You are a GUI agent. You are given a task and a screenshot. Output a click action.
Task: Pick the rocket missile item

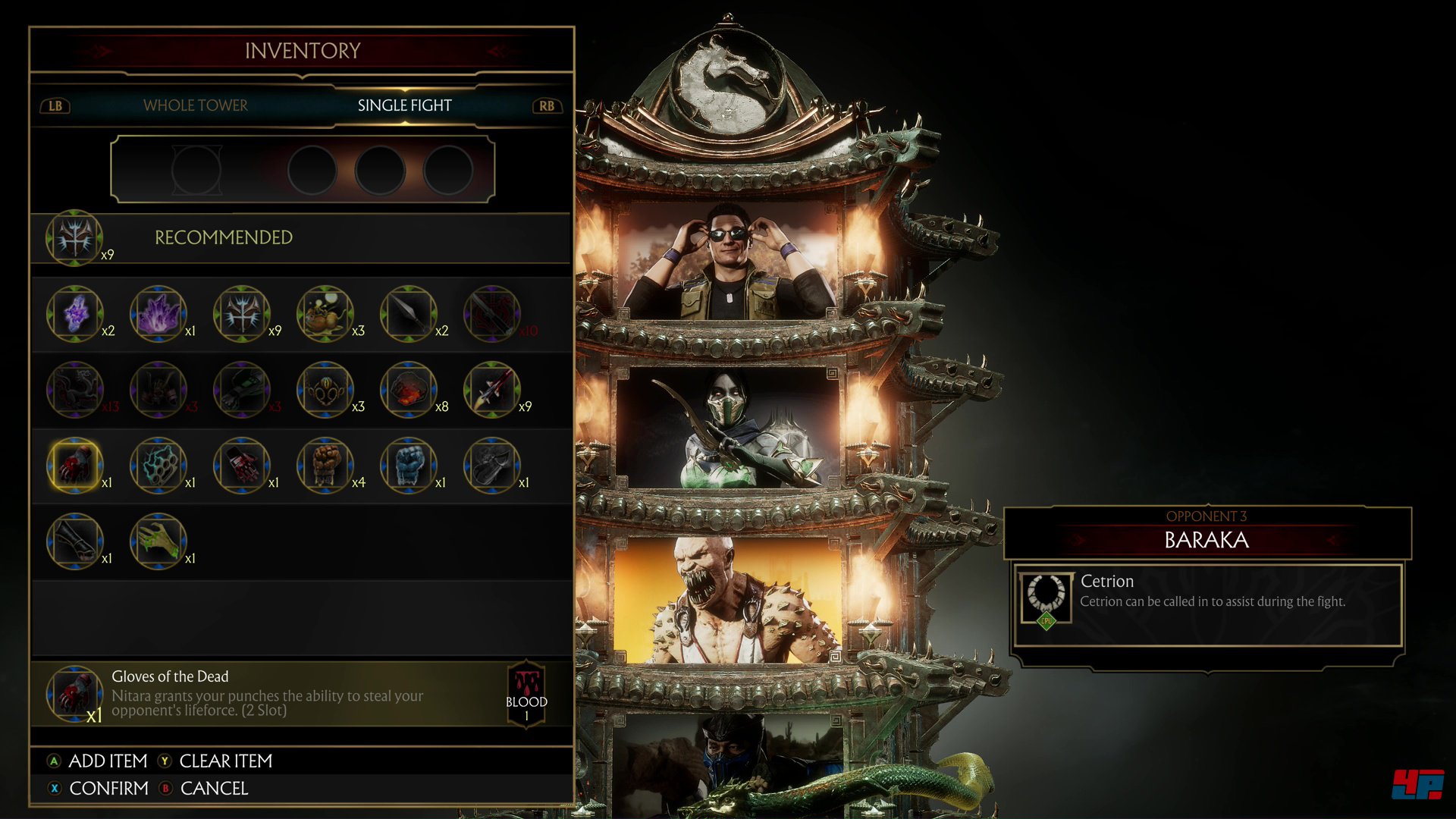click(491, 389)
